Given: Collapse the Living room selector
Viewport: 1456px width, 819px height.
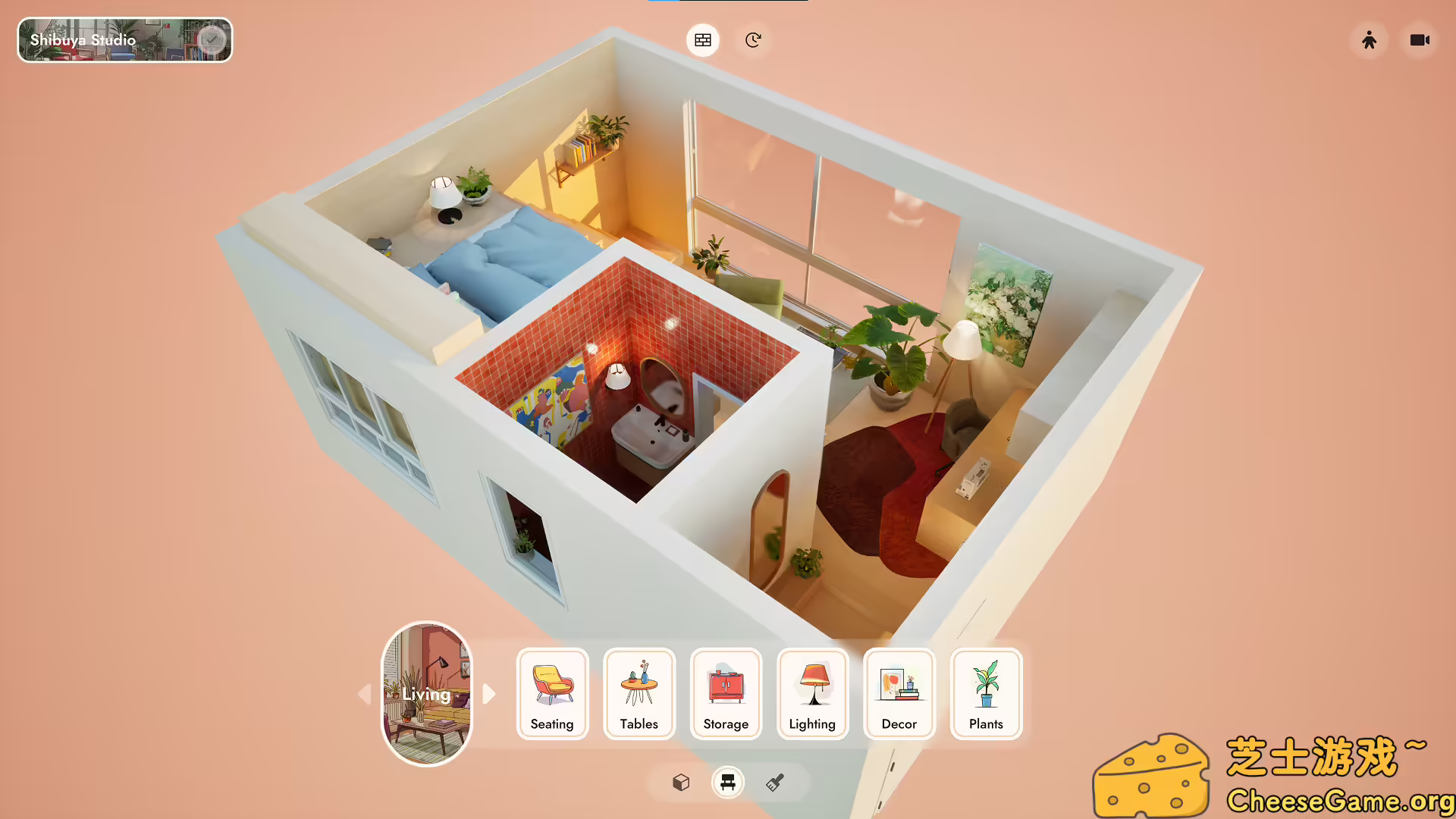Looking at the screenshot, I should [x=427, y=694].
